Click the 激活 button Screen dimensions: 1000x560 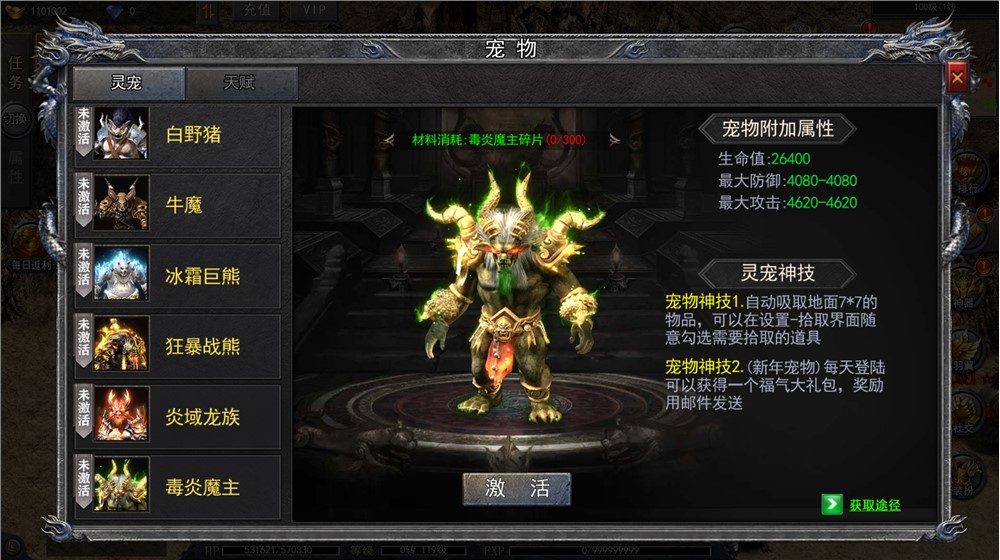(x=517, y=488)
